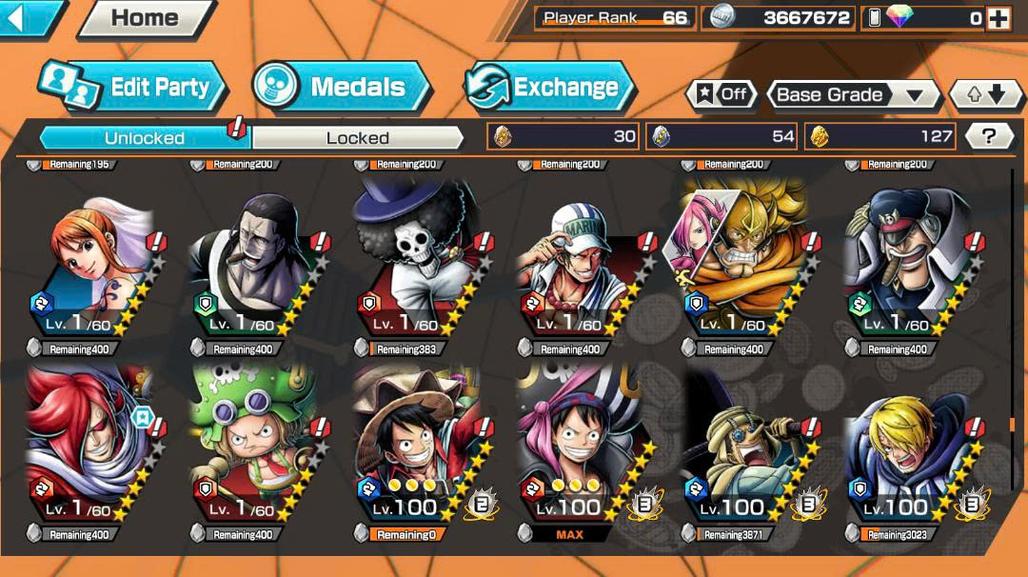Screen dimensions: 1028x577
Task: Open the Base Grade sort dropdown
Action: tap(851, 95)
